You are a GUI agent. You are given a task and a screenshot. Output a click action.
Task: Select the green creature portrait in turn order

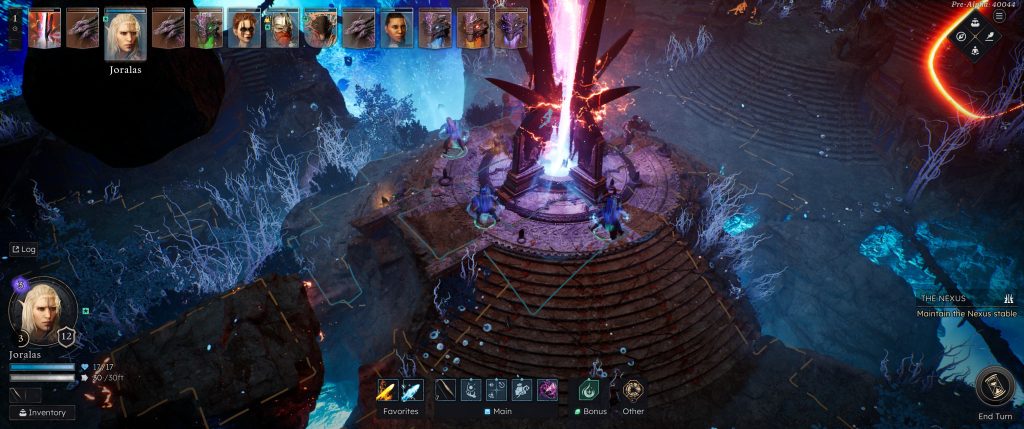point(206,29)
